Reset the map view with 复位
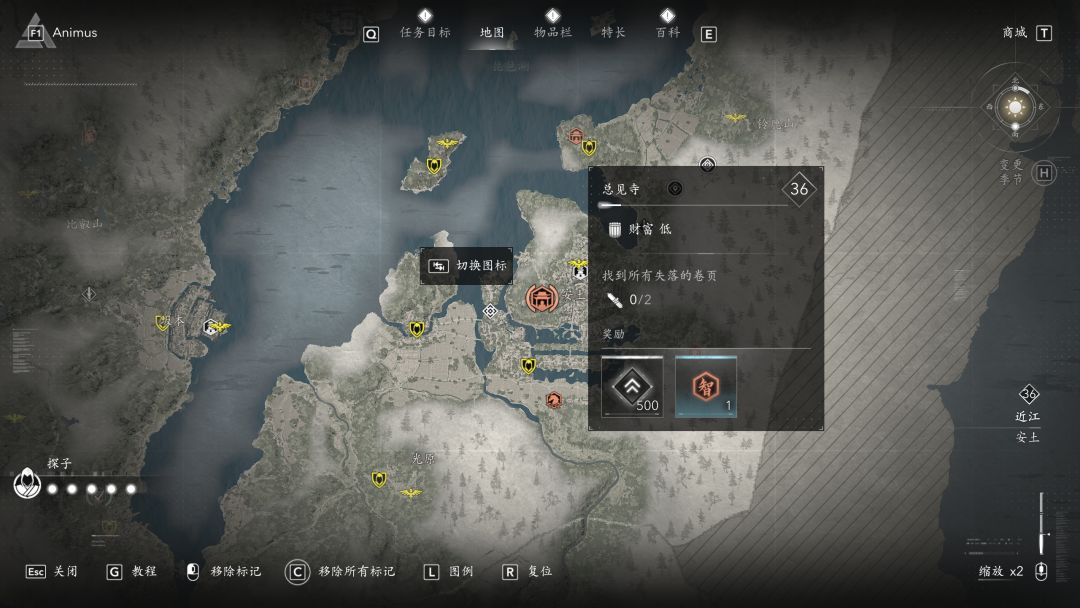The height and width of the screenshot is (608, 1080). tap(528, 572)
